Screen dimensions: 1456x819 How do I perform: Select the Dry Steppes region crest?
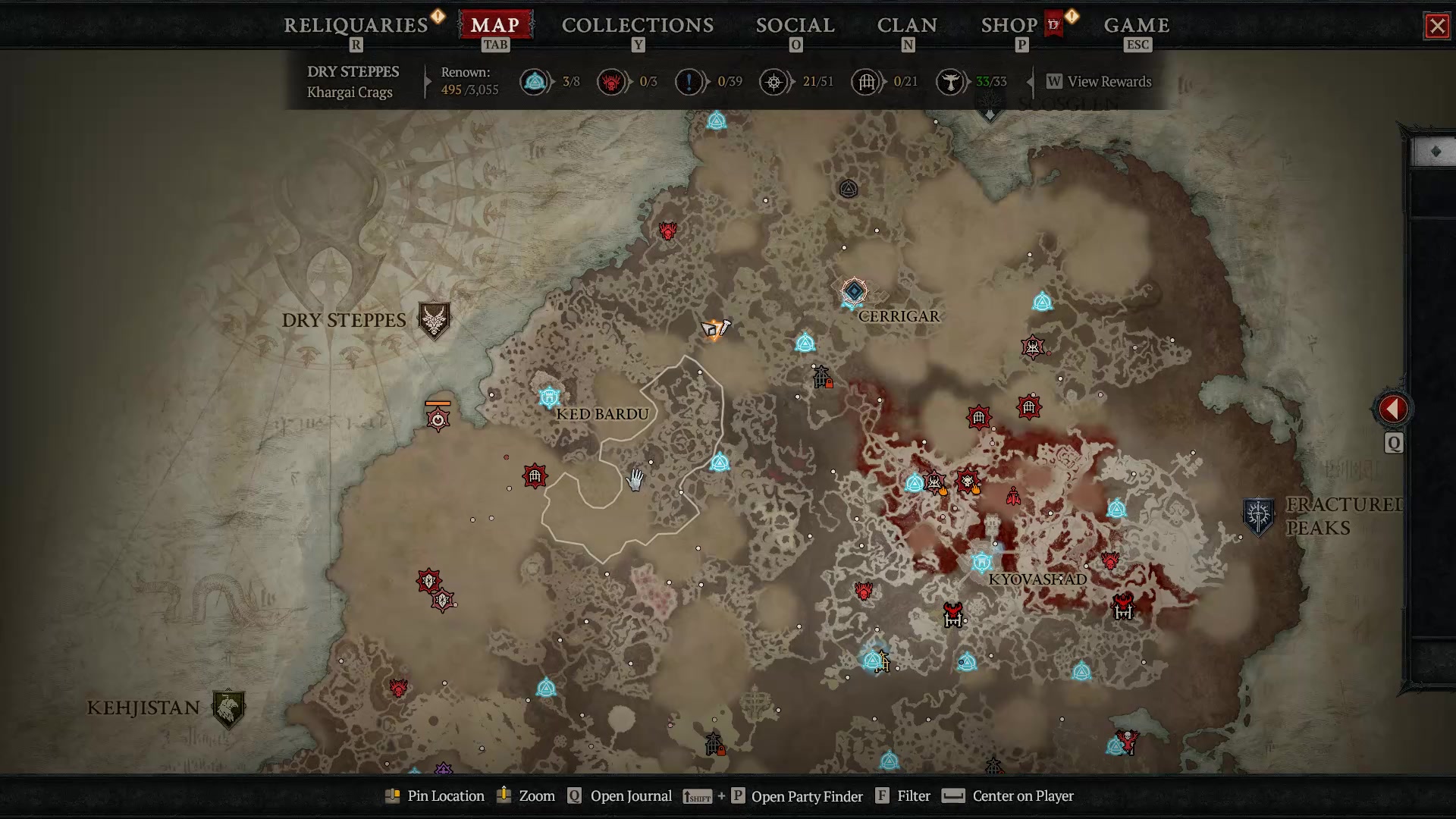(434, 321)
